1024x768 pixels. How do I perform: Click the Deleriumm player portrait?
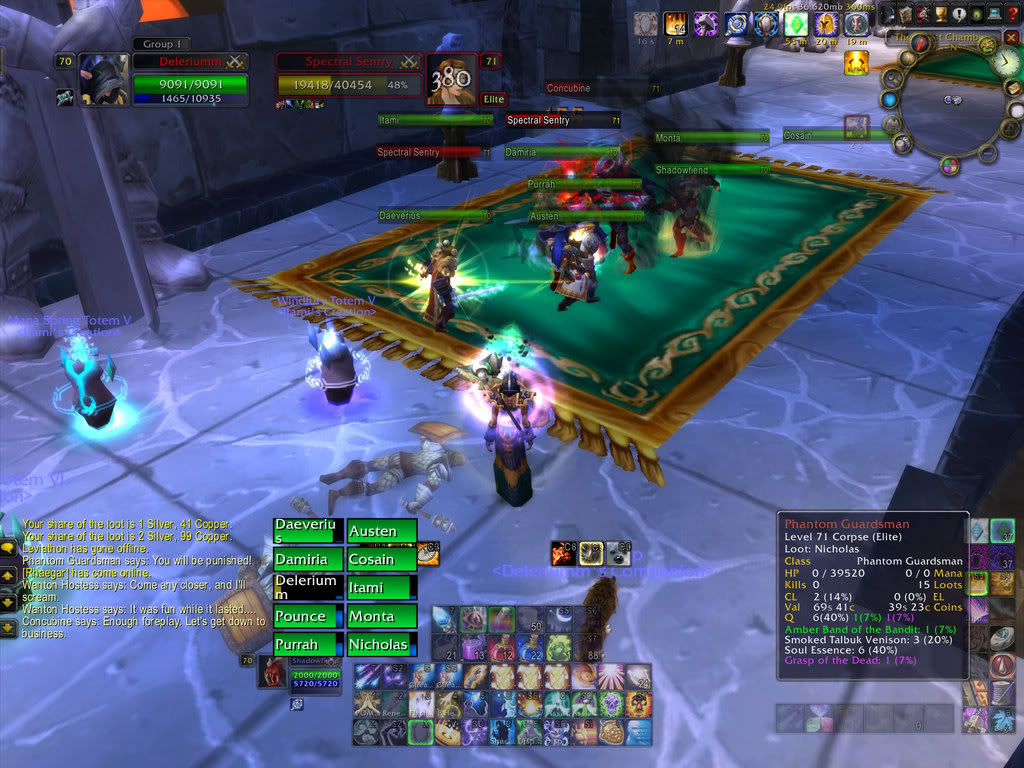[103, 80]
